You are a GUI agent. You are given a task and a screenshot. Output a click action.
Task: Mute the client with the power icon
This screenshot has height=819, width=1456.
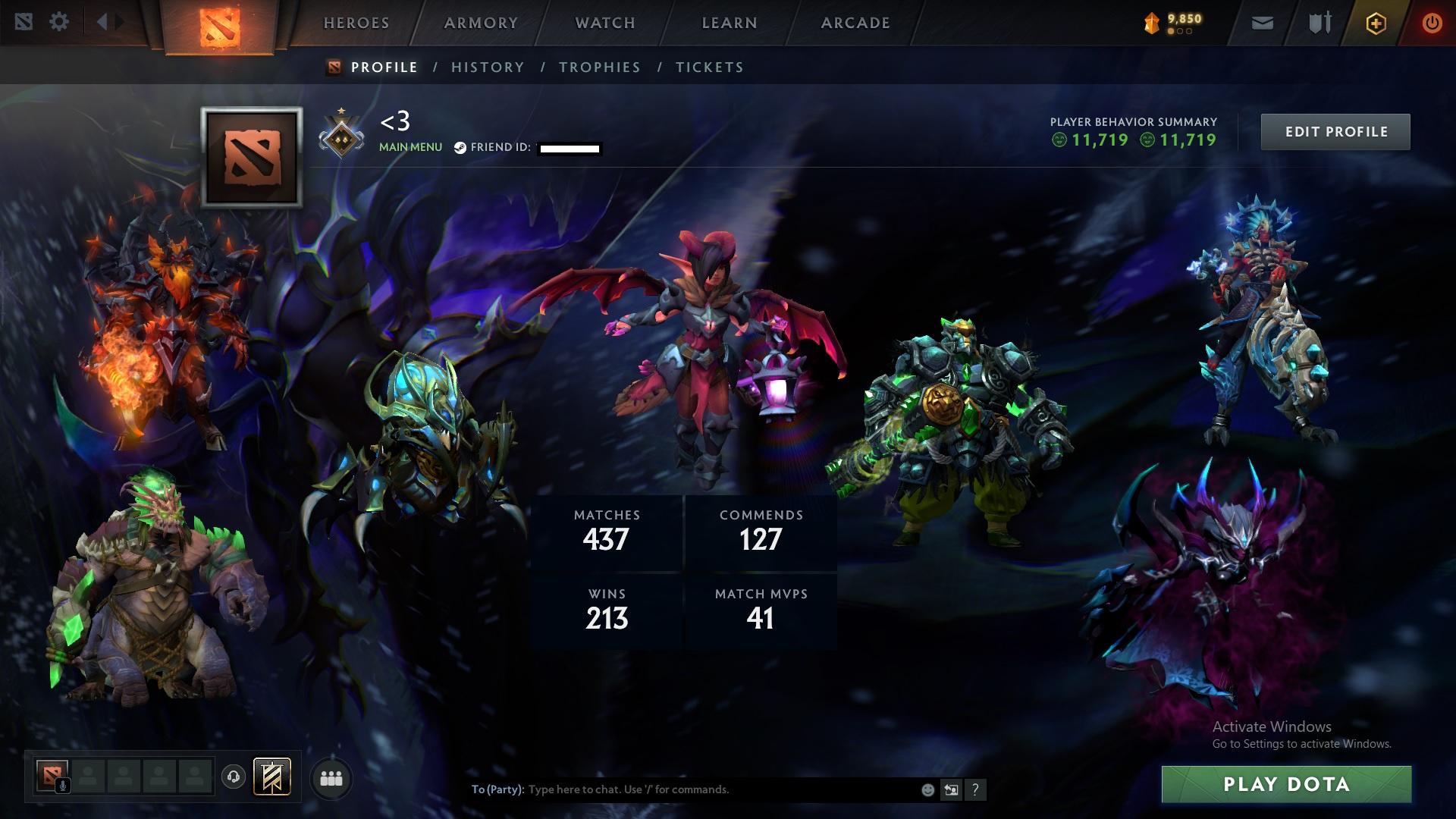[1432, 21]
